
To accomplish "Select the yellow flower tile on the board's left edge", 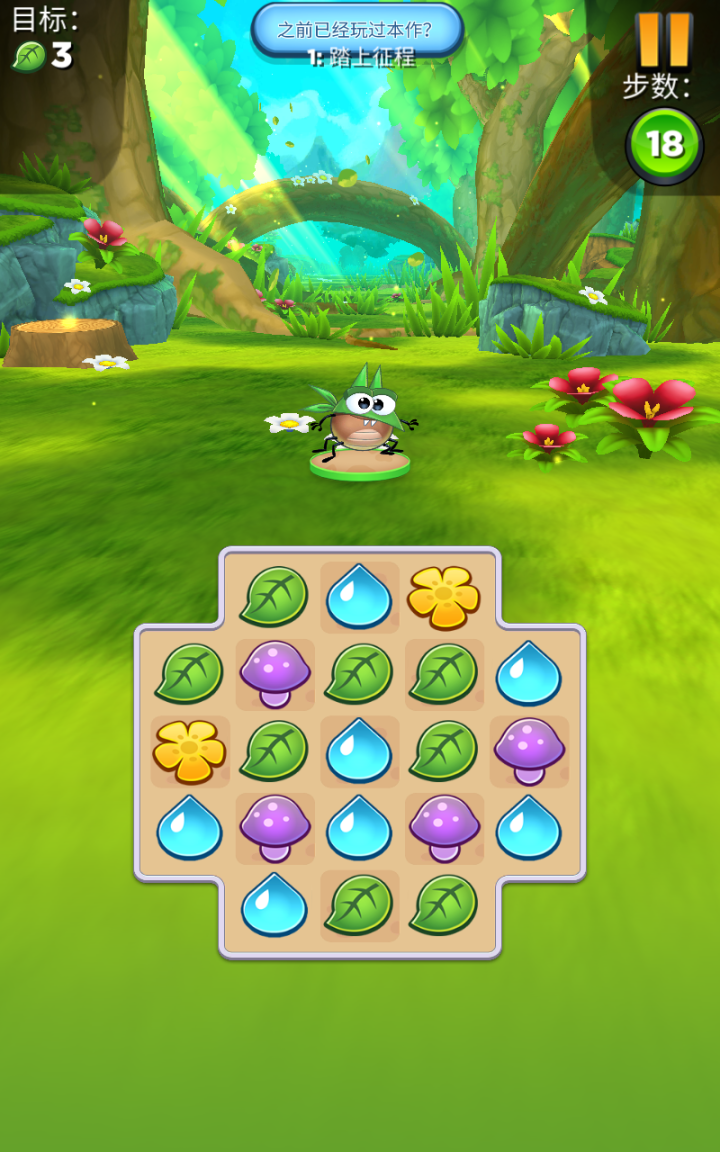I will [189, 751].
